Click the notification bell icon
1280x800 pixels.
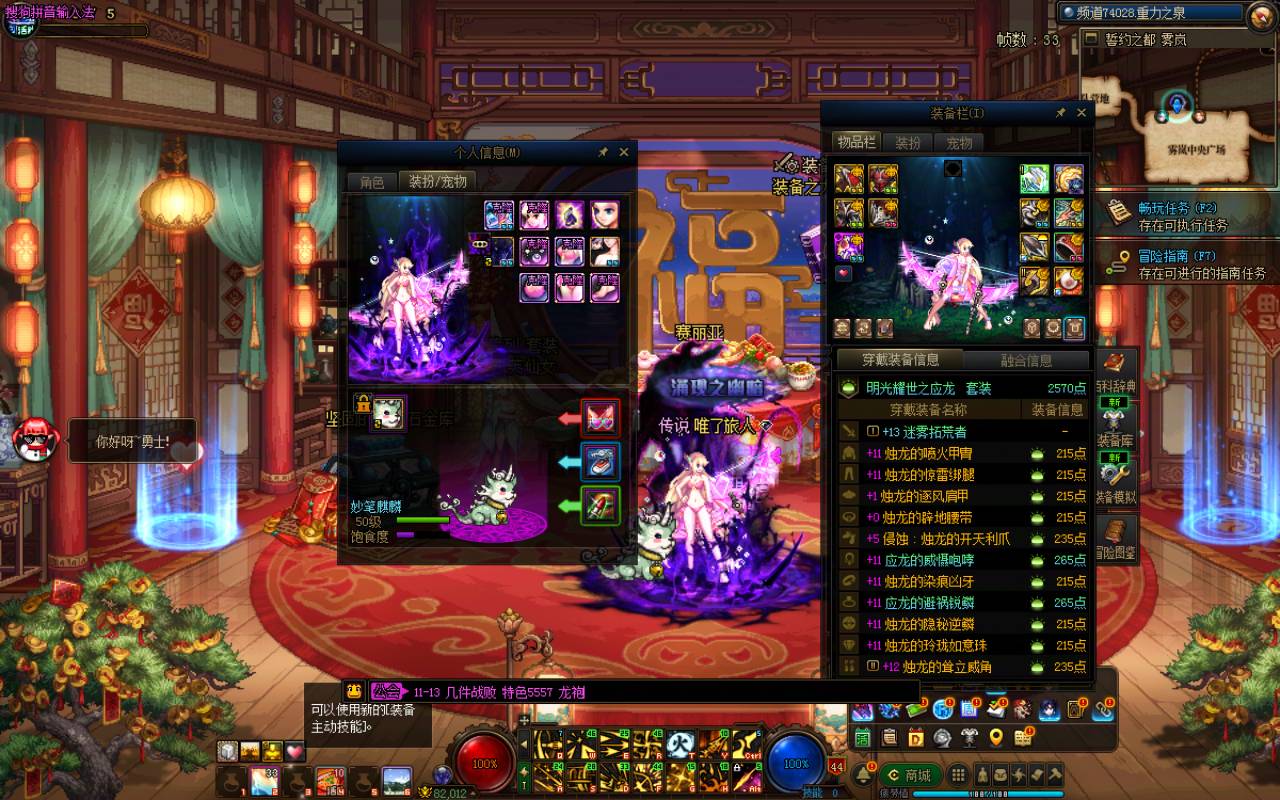(862, 775)
